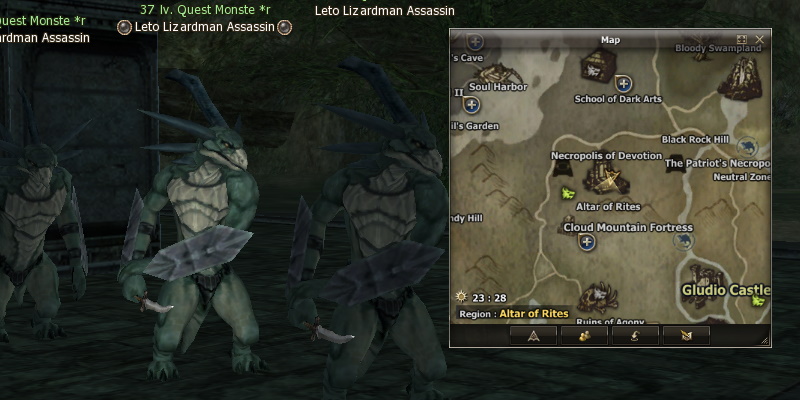This screenshot has width=800, height=400.
Task: Click the Cloud Mountain Fortress compass marker
Action: tap(587, 242)
